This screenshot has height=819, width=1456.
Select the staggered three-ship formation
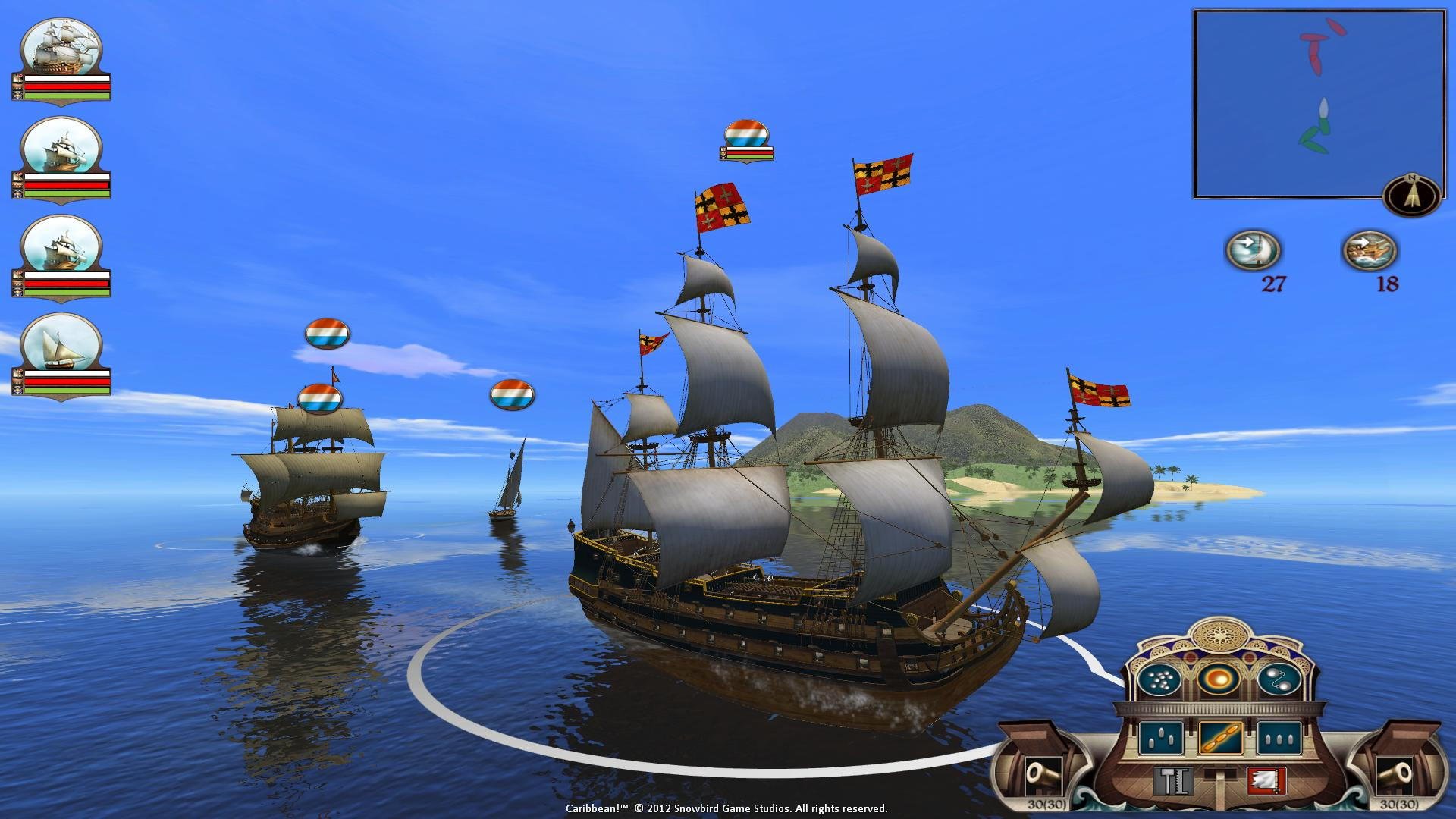[1160, 737]
